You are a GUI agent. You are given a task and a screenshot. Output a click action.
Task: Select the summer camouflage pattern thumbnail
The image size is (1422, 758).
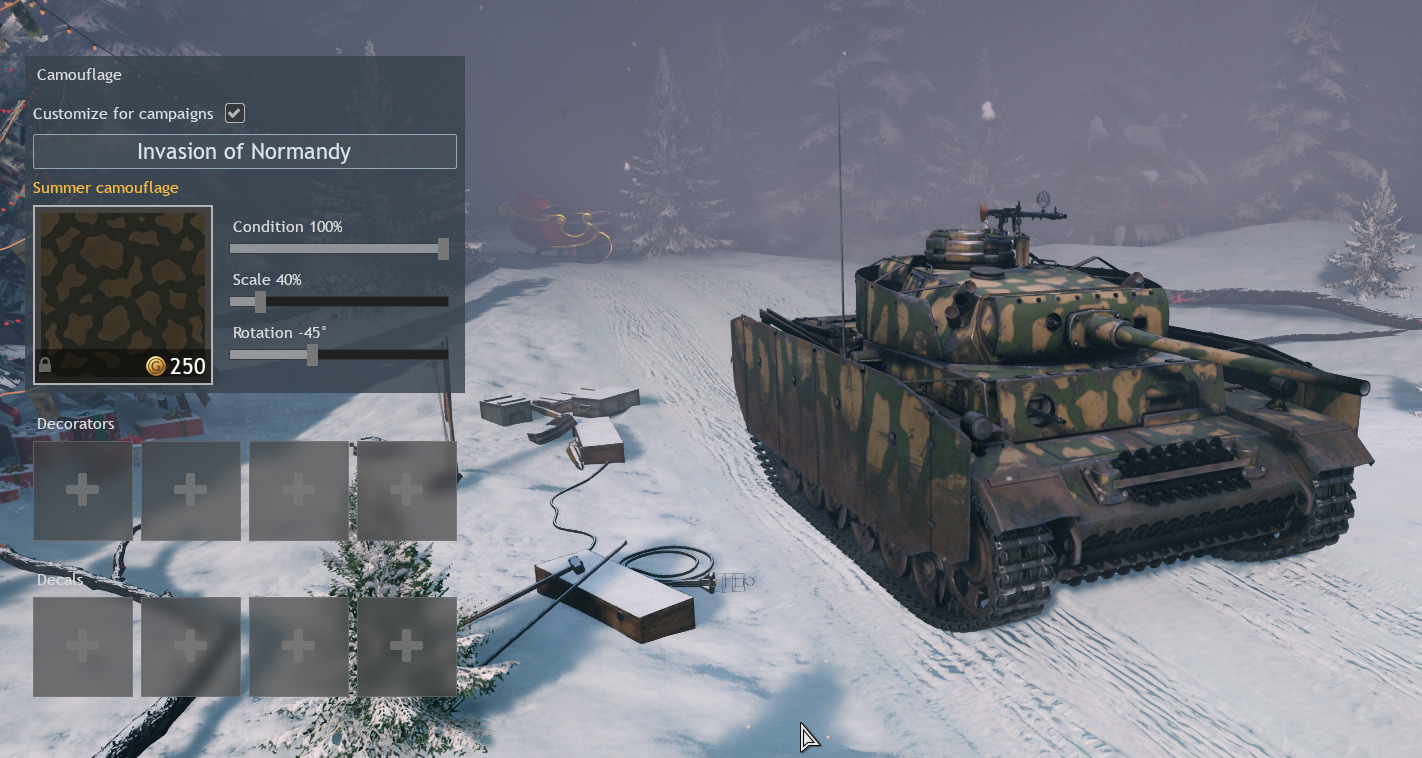tap(122, 294)
